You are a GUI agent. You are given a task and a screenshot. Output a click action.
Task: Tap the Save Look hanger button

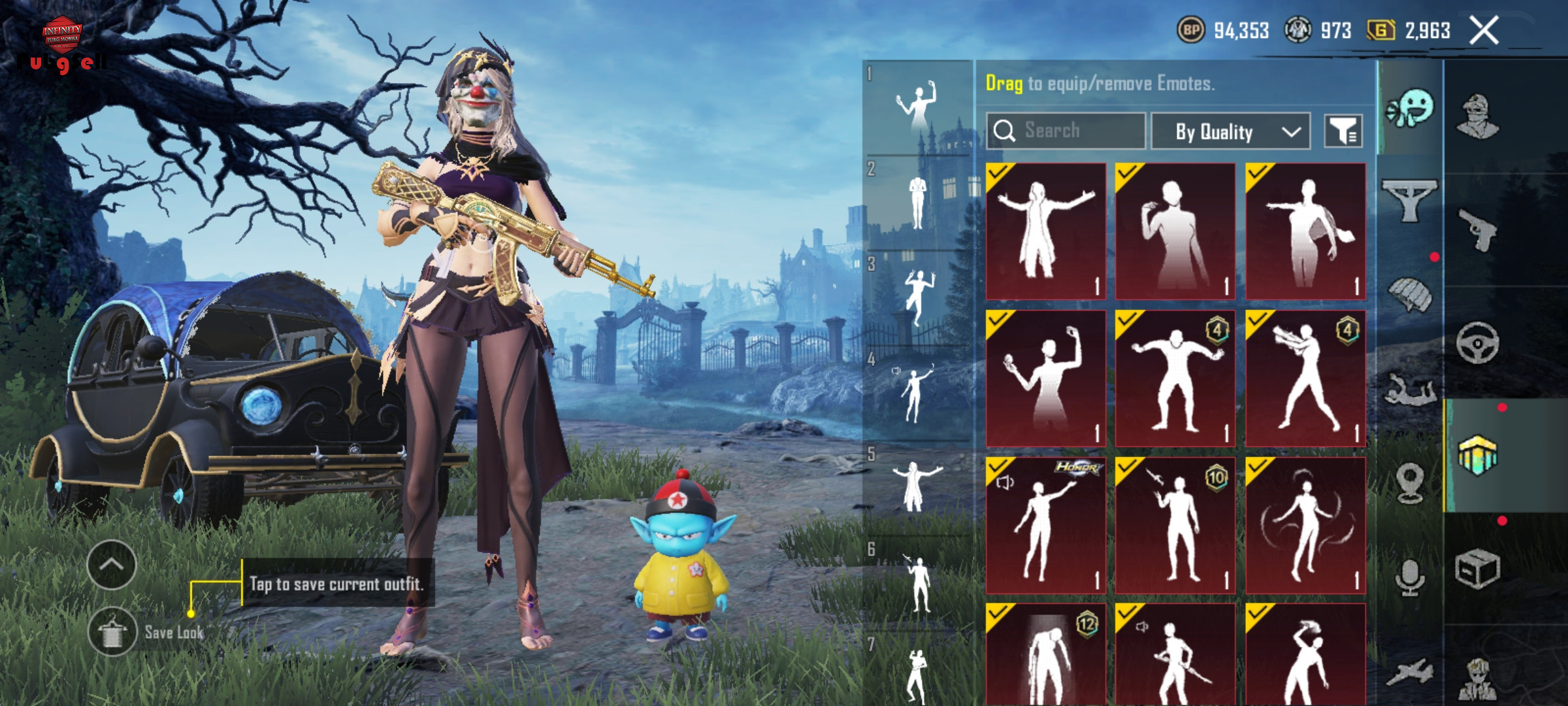point(112,631)
